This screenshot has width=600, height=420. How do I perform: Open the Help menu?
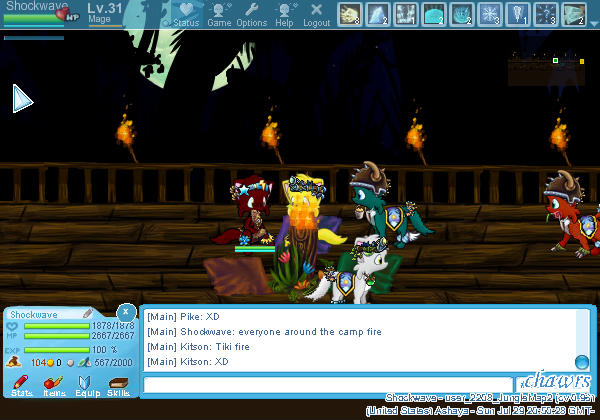coord(284,14)
